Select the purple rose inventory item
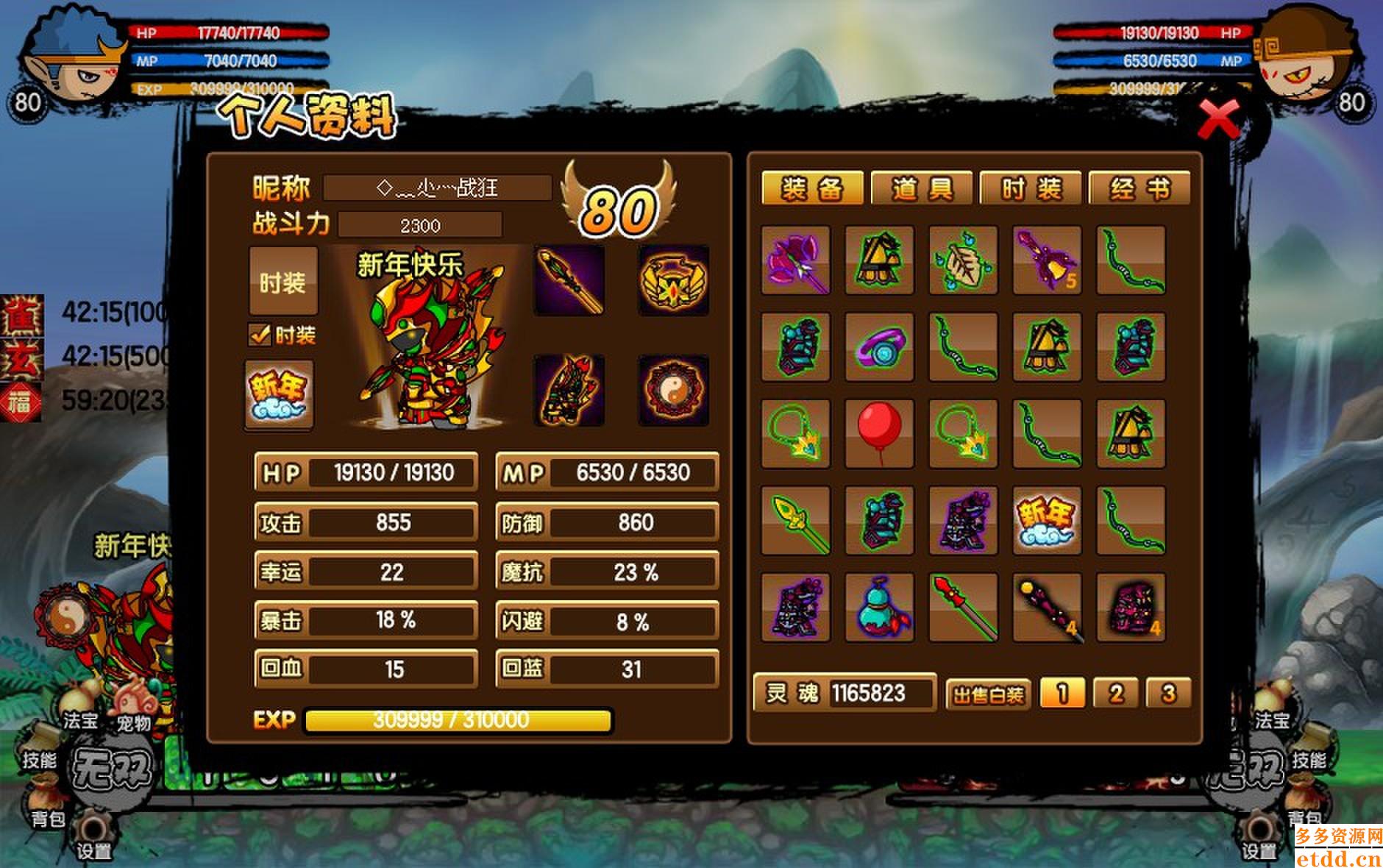Viewport: 1383px width, 868px height. pos(795,260)
